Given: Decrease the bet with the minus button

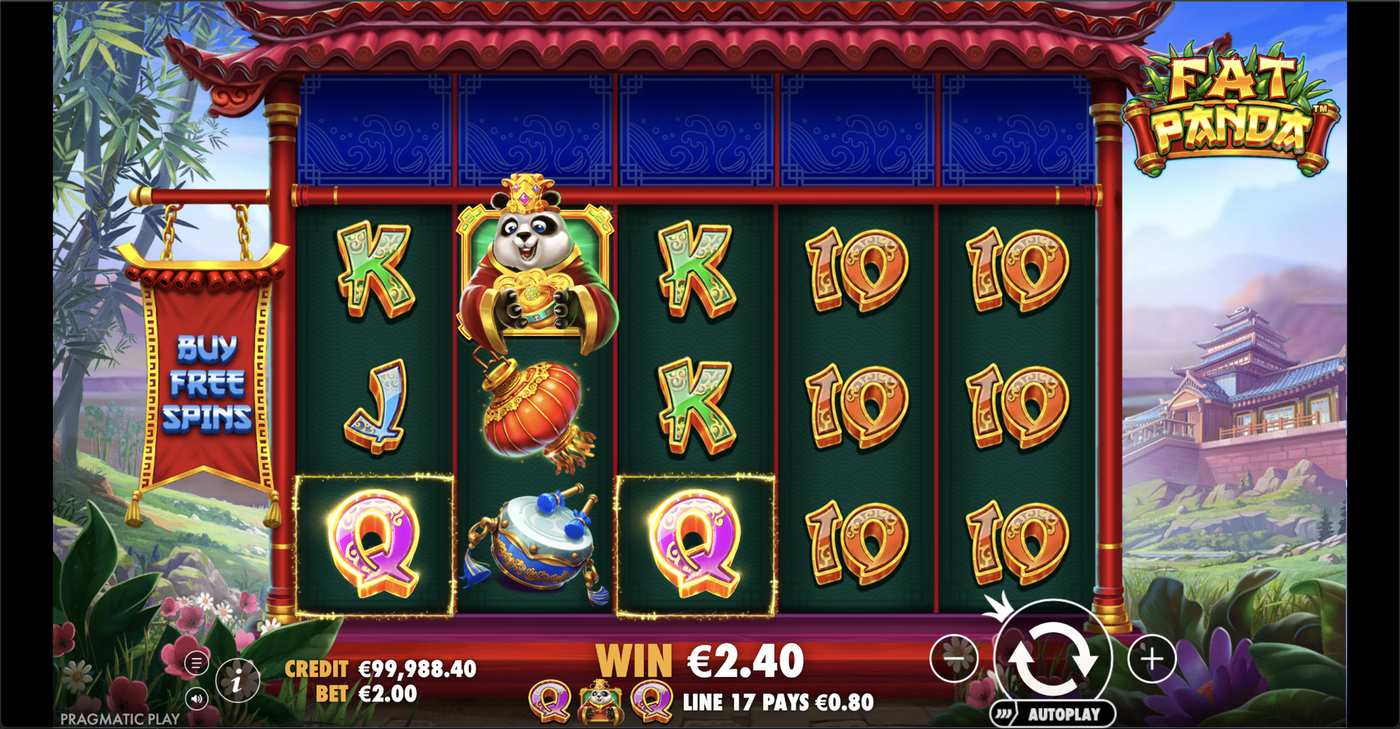Looking at the screenshot, I should 953,658.
